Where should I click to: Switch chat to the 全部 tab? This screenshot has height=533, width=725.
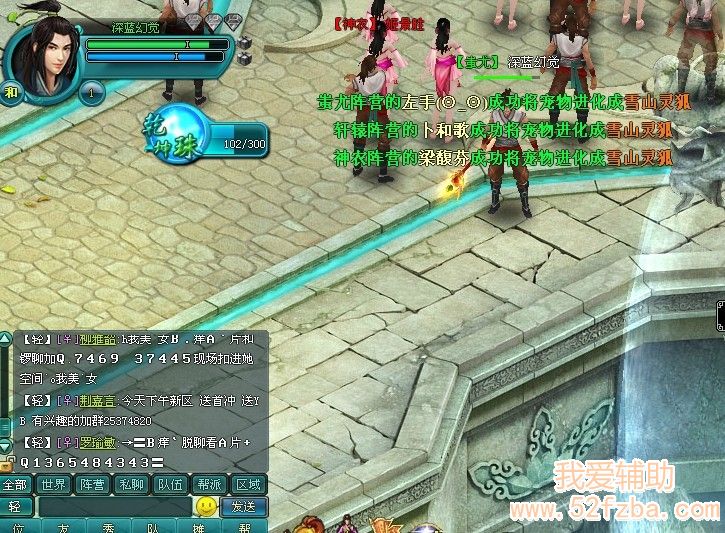coord(15,484)
